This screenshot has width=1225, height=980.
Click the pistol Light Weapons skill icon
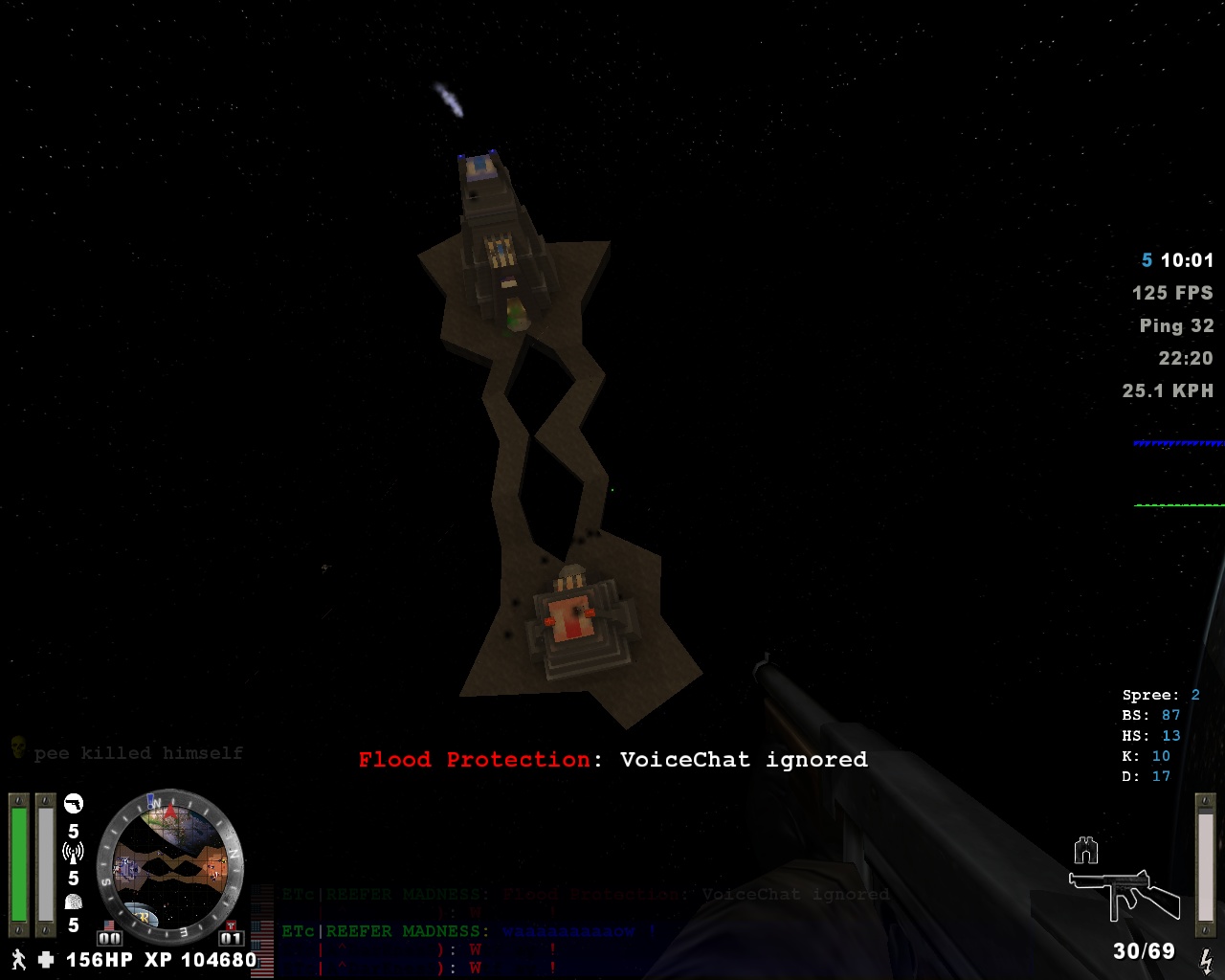pyautogui.click(x=75, y=804)
